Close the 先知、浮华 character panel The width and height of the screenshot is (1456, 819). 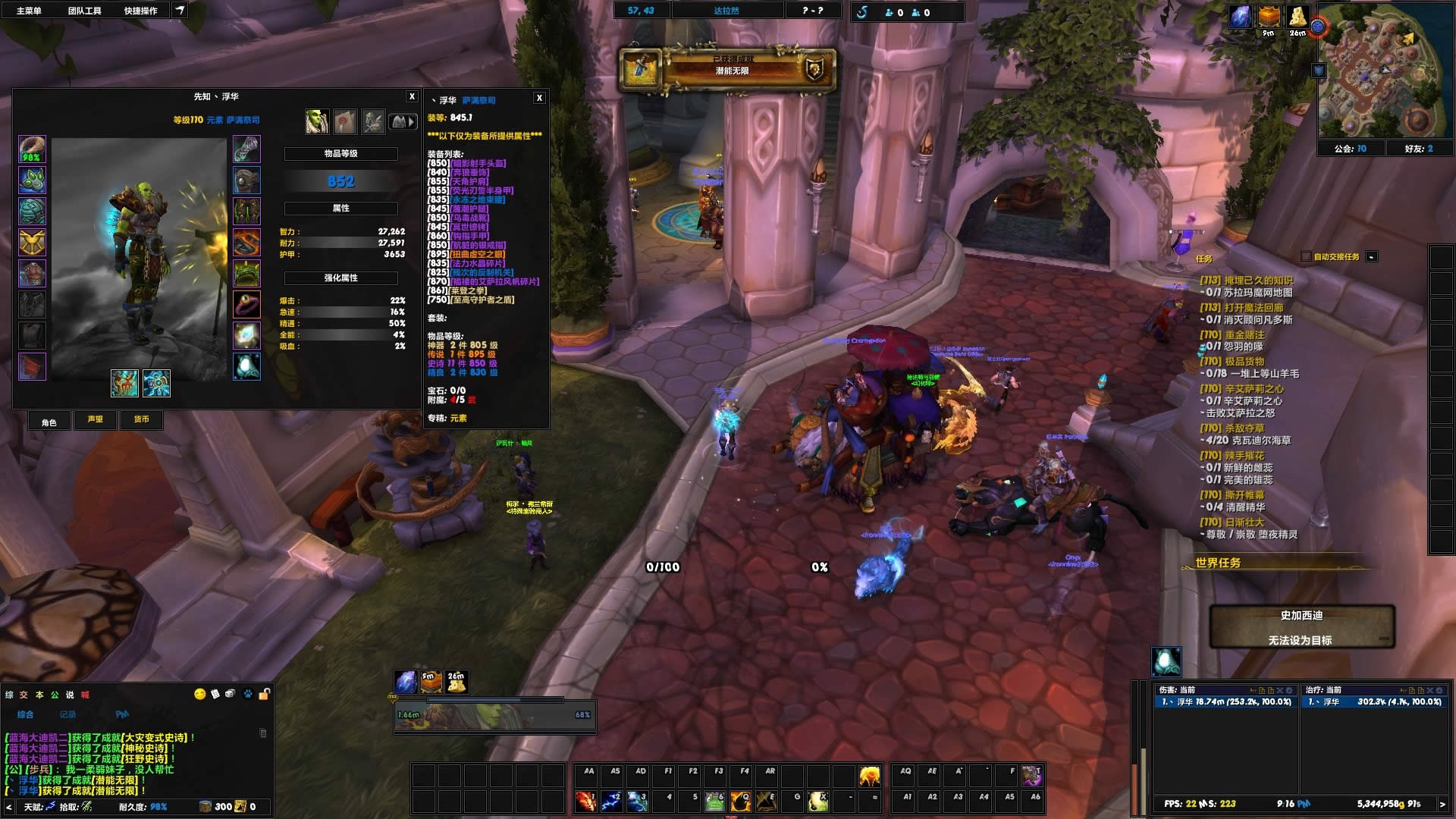pos(412,96)
